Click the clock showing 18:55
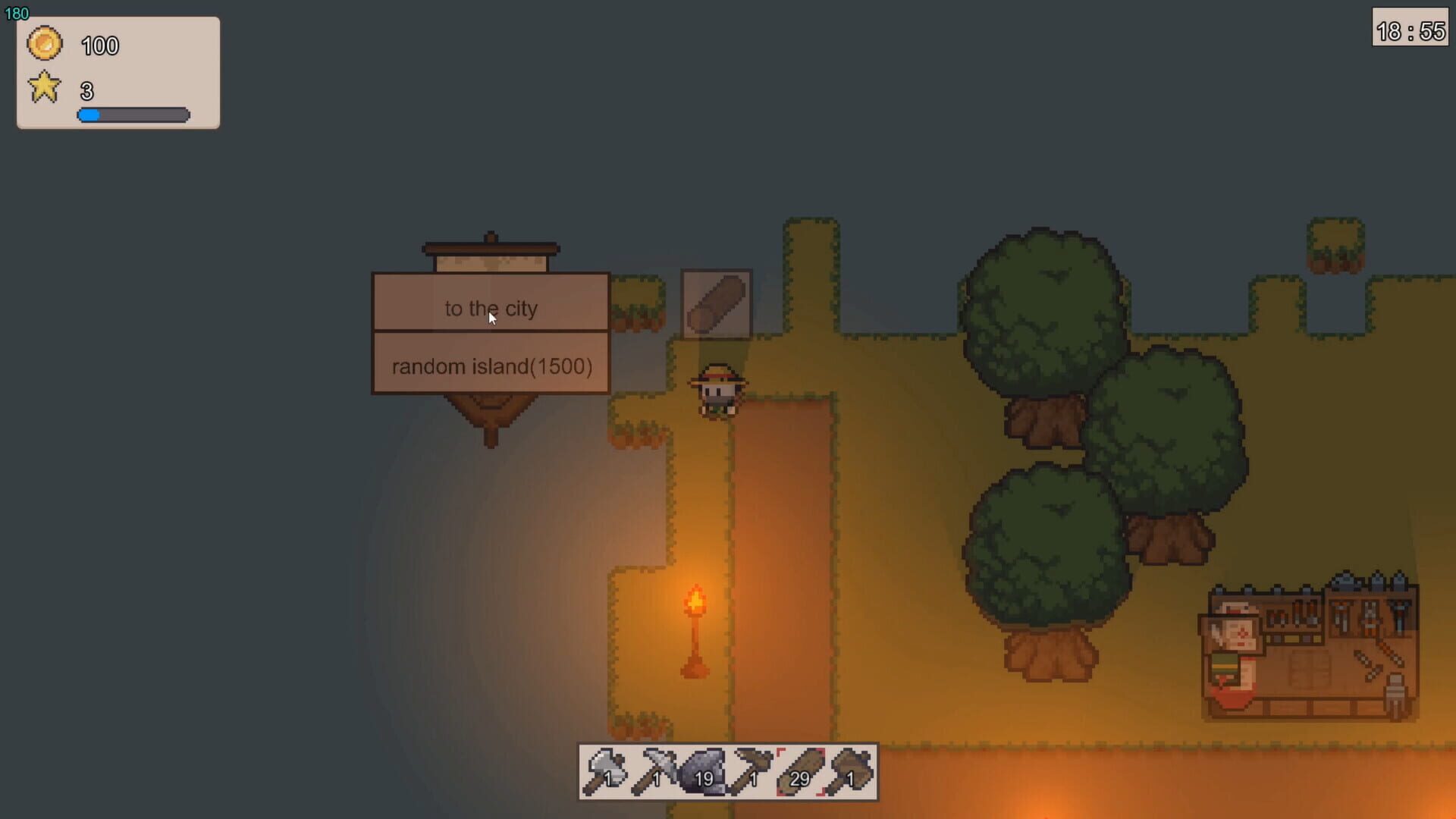The image size is (1456, 819). click(1410, 29)
